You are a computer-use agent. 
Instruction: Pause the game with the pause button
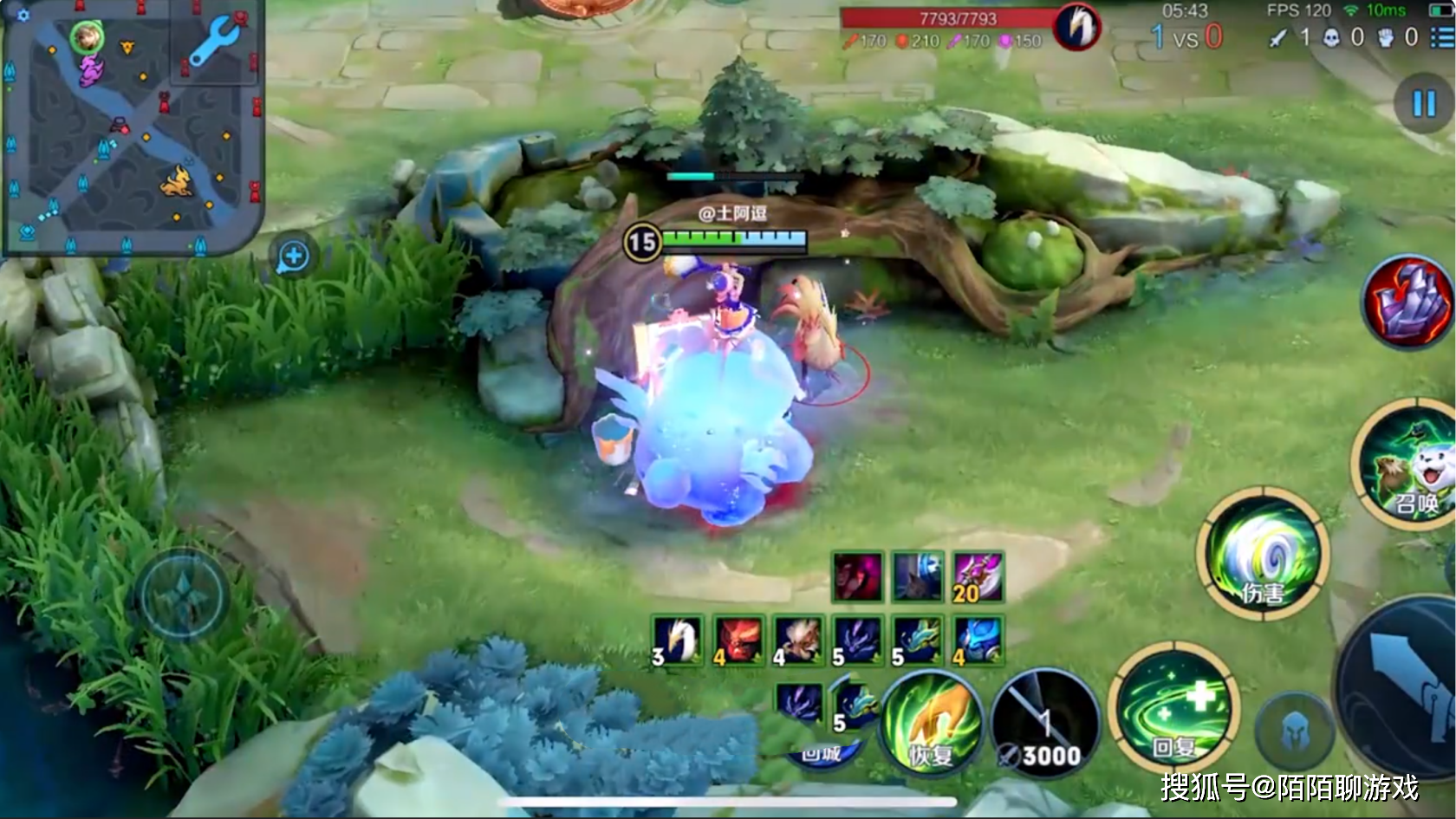(1423, 104)
